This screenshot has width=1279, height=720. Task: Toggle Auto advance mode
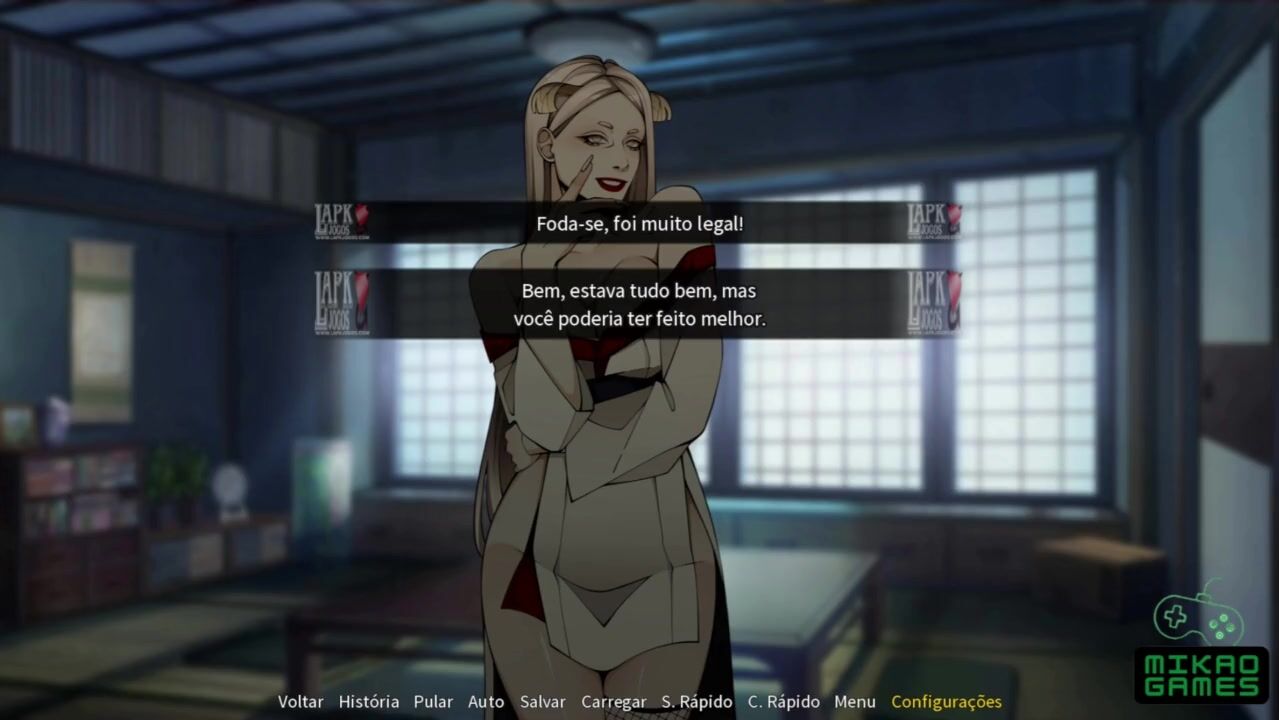486,702
